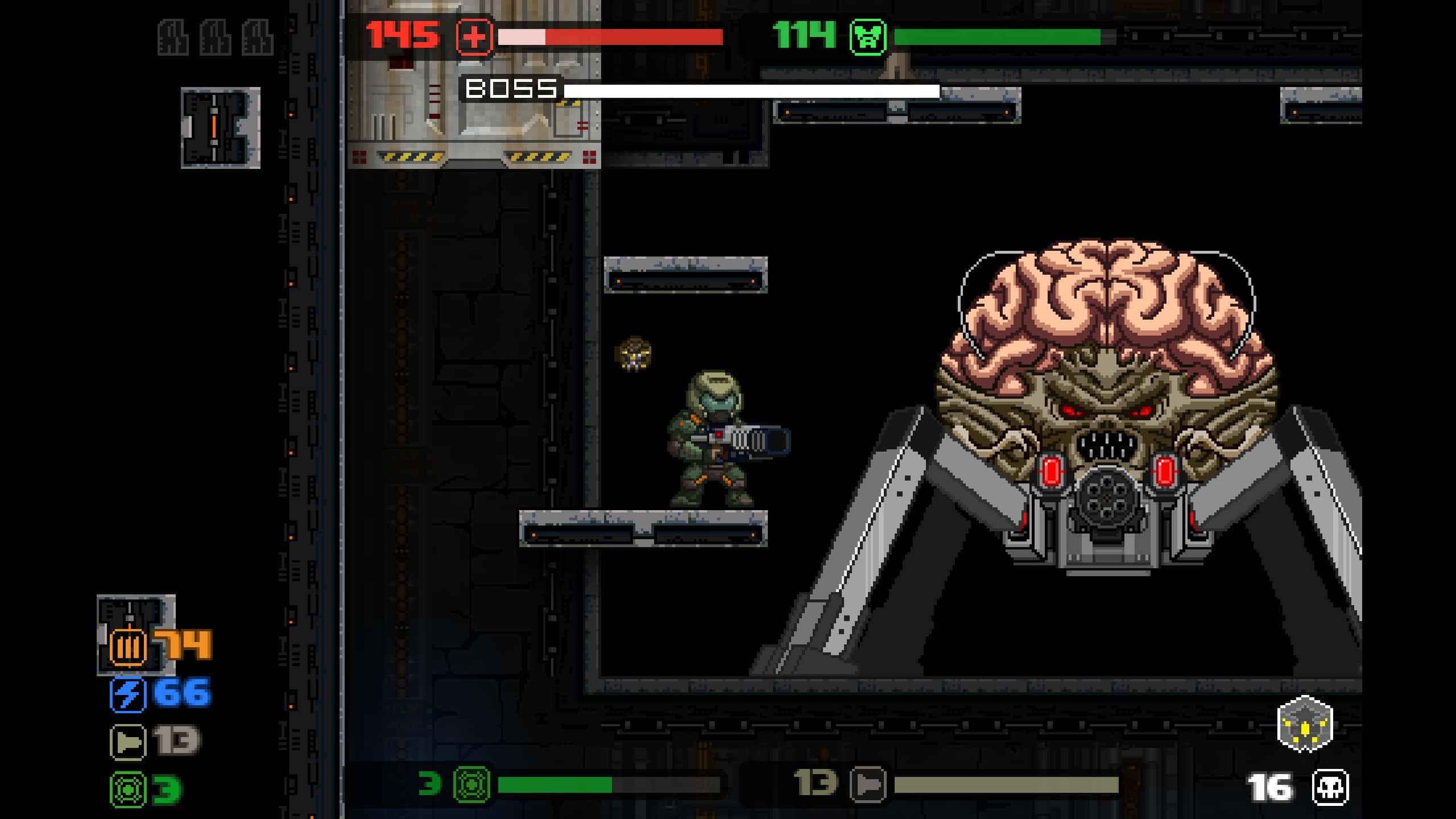Click the BOSS name label
Screen dimensions: 1456x819
511,89
